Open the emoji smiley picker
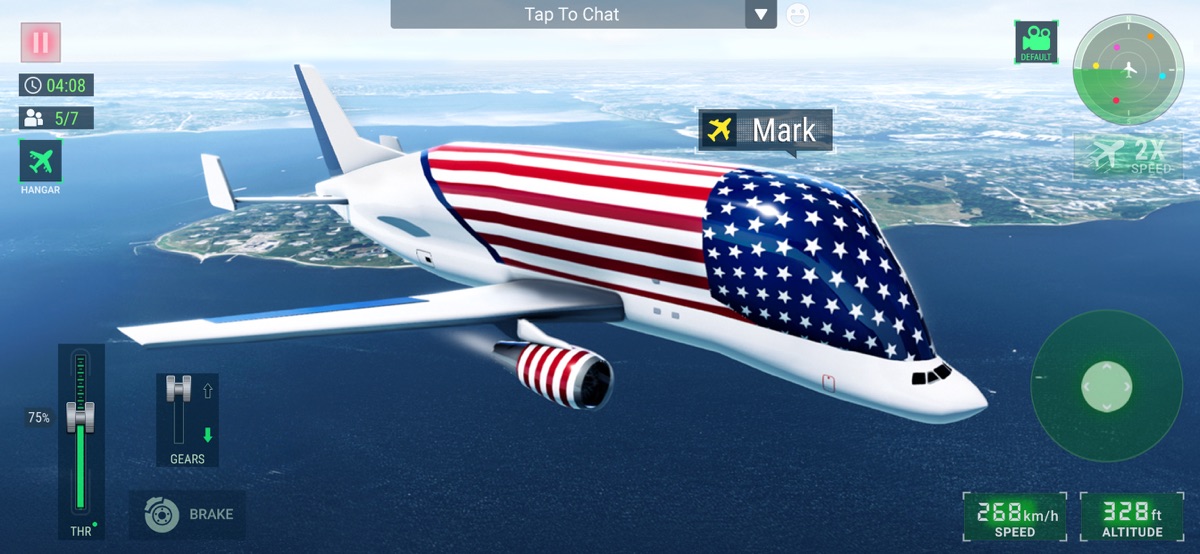 pos(797,15)
